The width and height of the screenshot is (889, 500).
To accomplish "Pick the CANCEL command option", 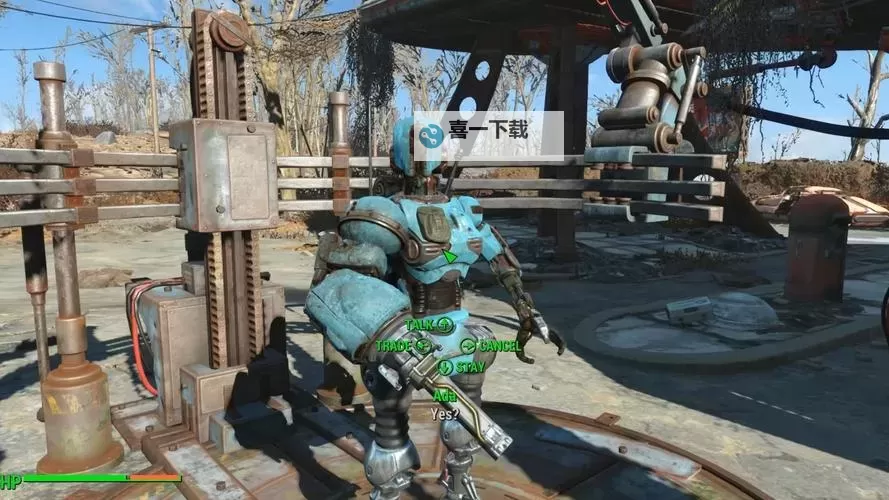I will (490, 346).
